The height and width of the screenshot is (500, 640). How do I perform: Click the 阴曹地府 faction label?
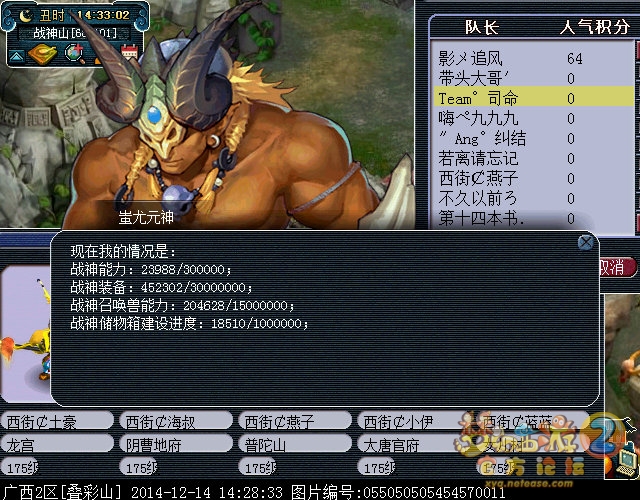coord(175,444)
